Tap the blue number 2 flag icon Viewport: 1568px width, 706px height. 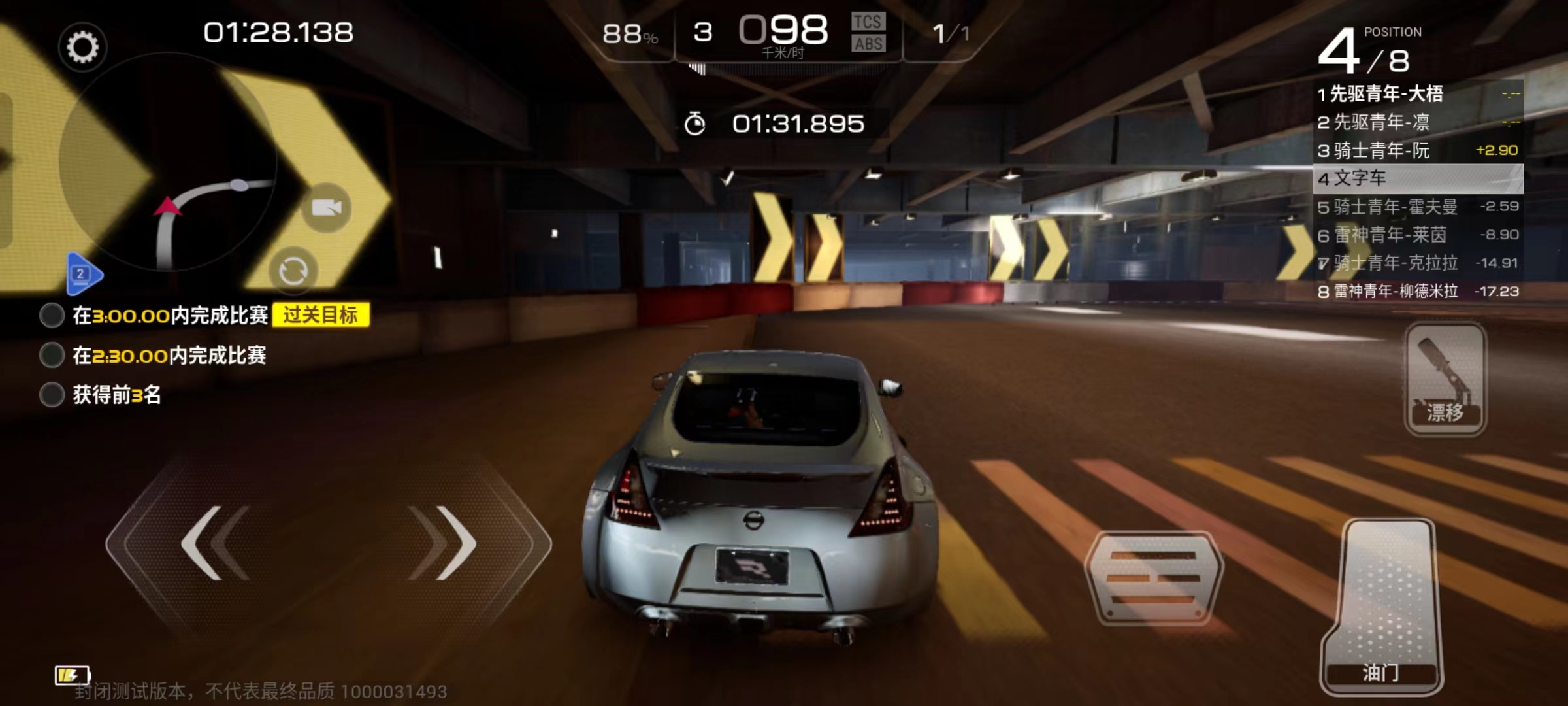(x=83, y=274)
